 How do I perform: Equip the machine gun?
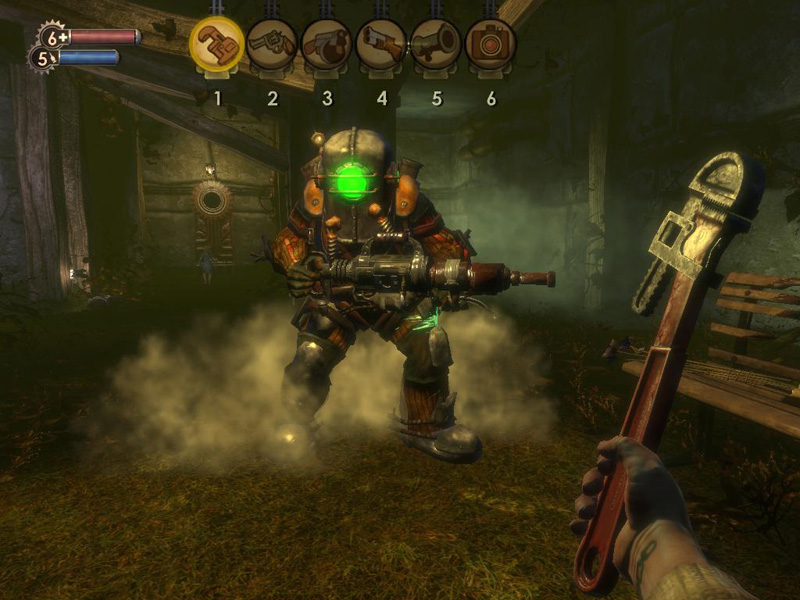tap(326, 44)
